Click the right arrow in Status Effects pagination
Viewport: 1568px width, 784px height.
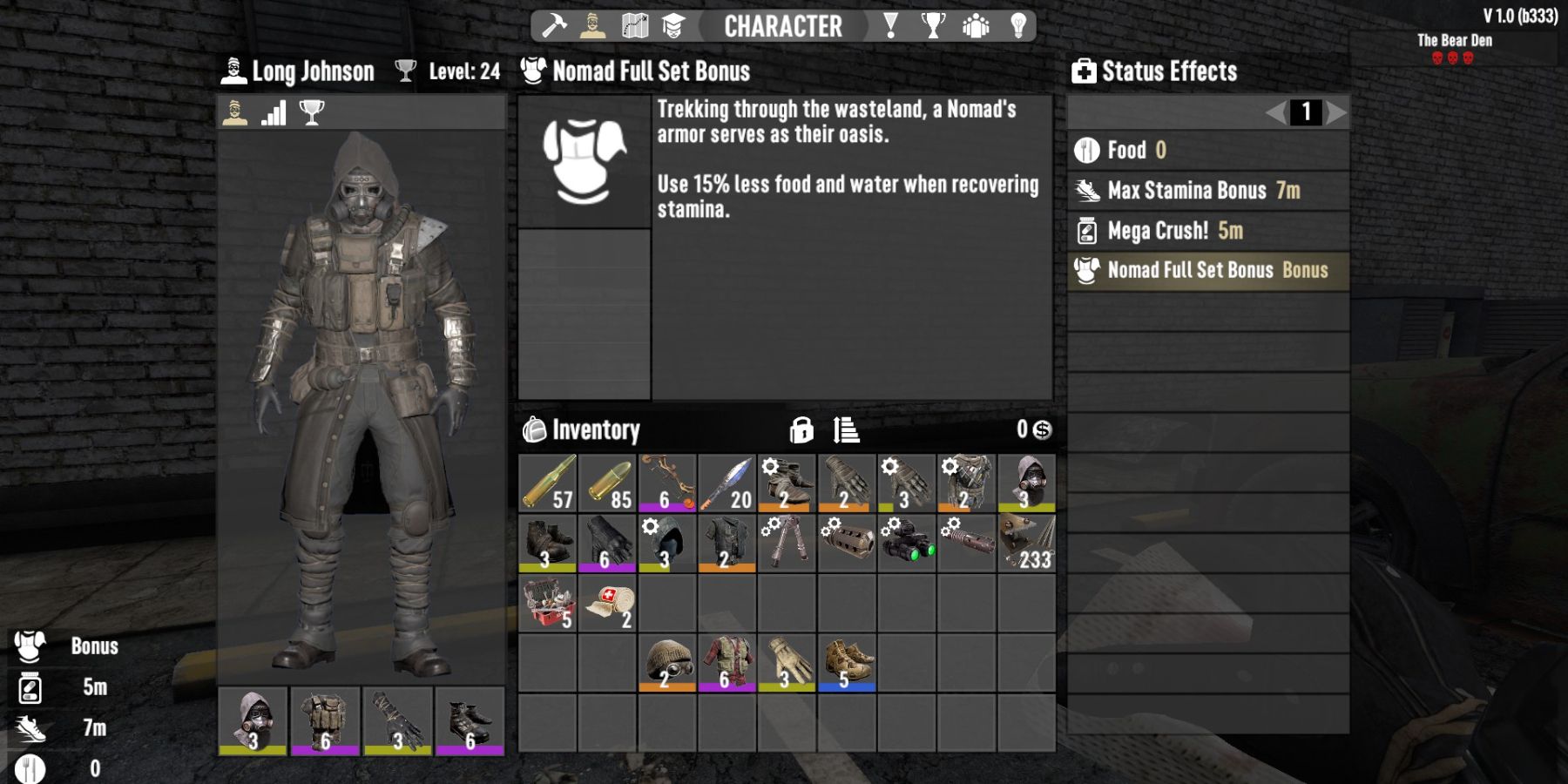(x=1335, y=111)
